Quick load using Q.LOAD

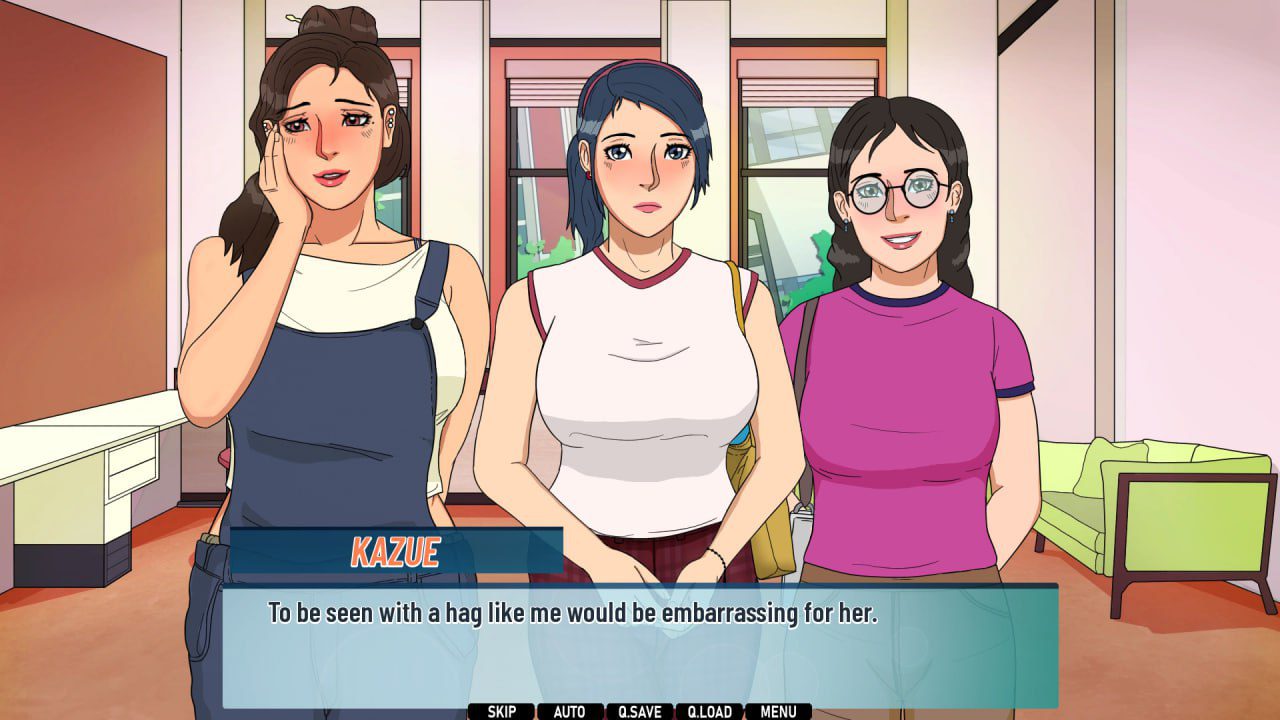coord(709,712)
